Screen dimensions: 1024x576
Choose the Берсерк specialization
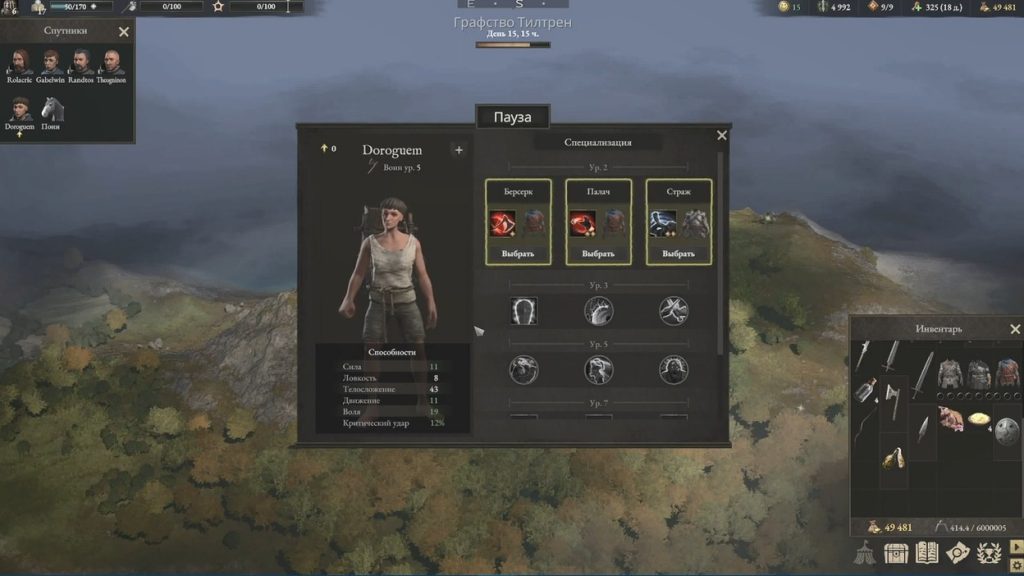[518, 253]
